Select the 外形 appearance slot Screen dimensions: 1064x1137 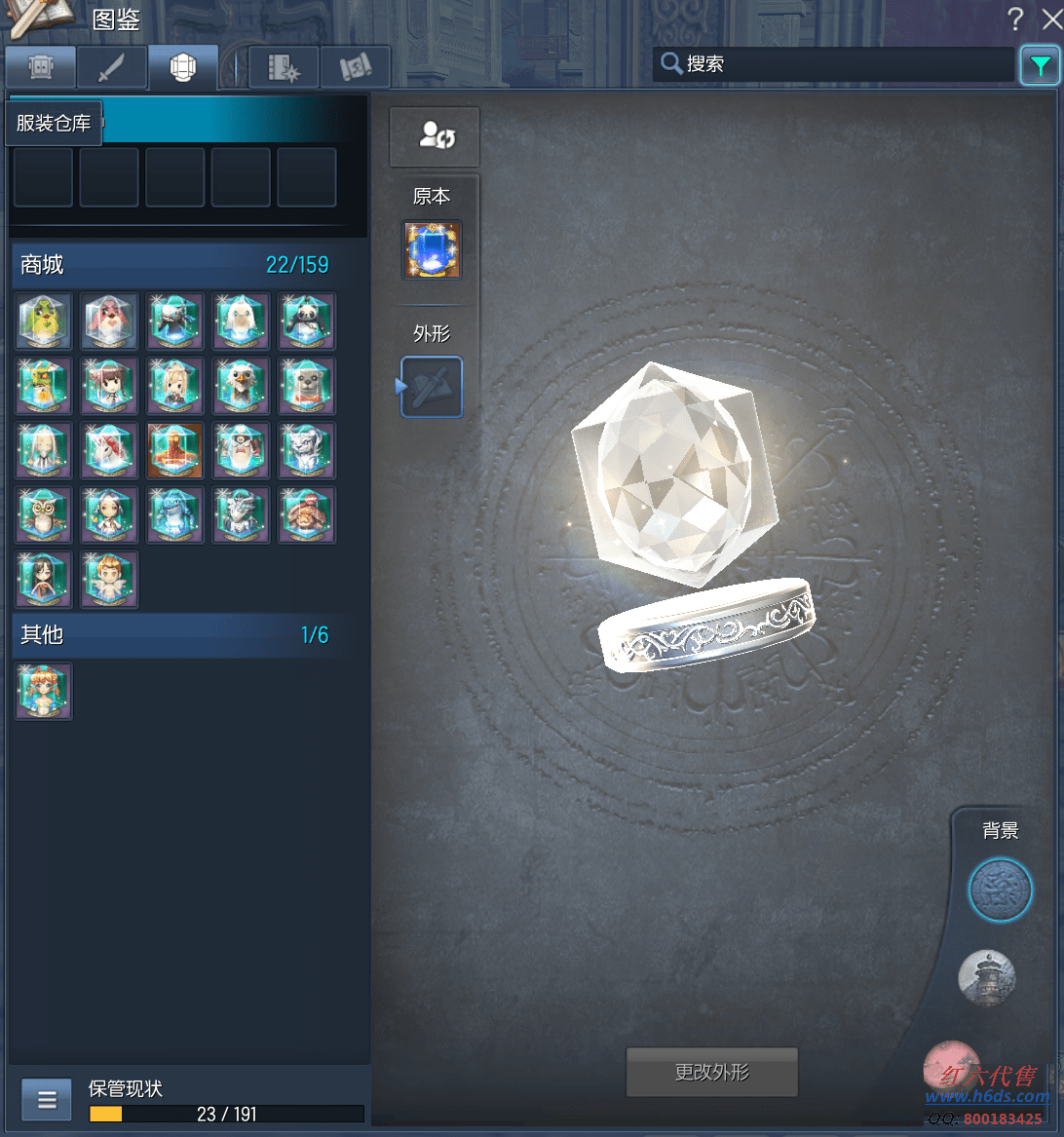432,387
